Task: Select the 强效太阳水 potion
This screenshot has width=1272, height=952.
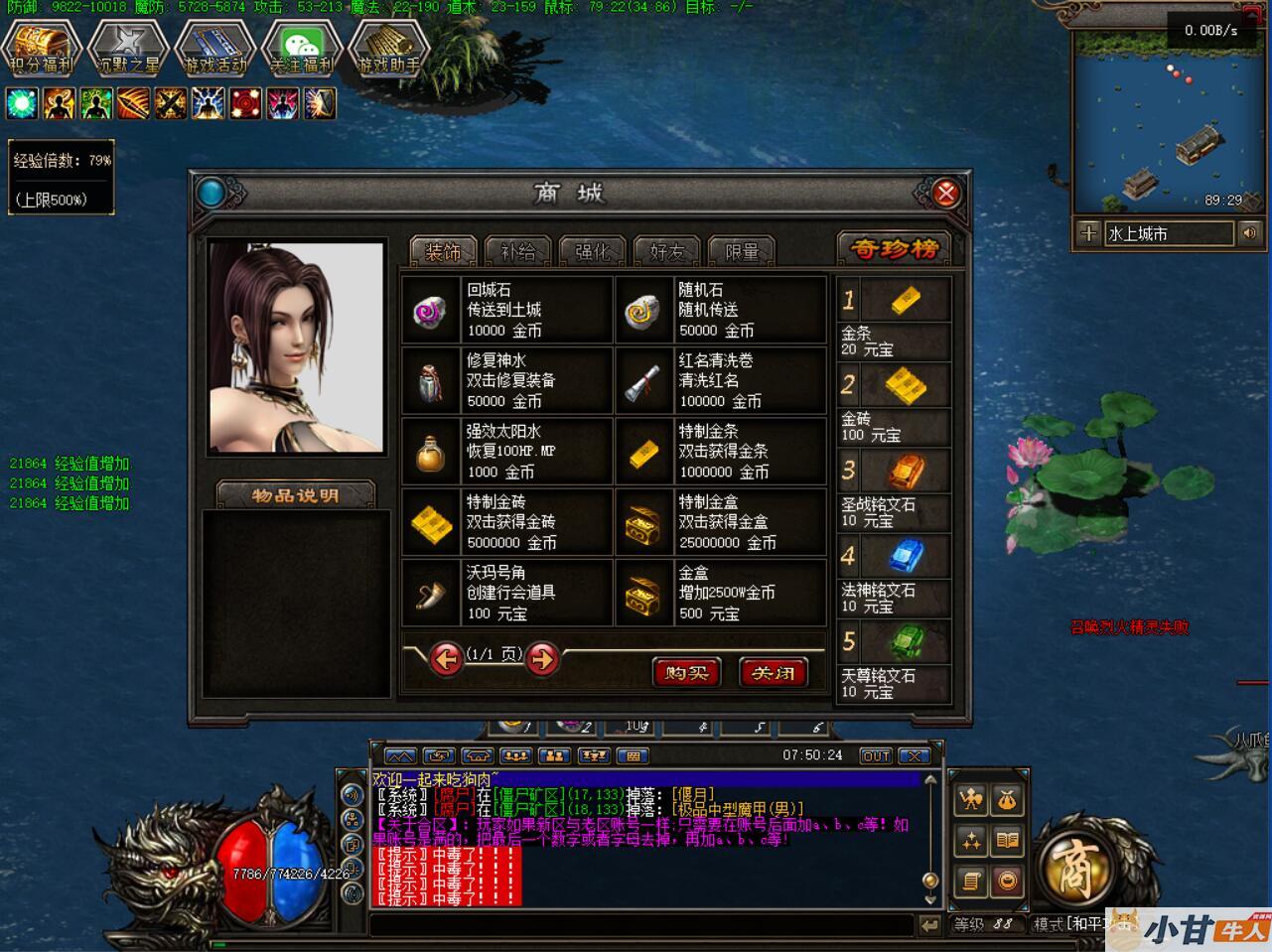Action: (x=506, y=452)
